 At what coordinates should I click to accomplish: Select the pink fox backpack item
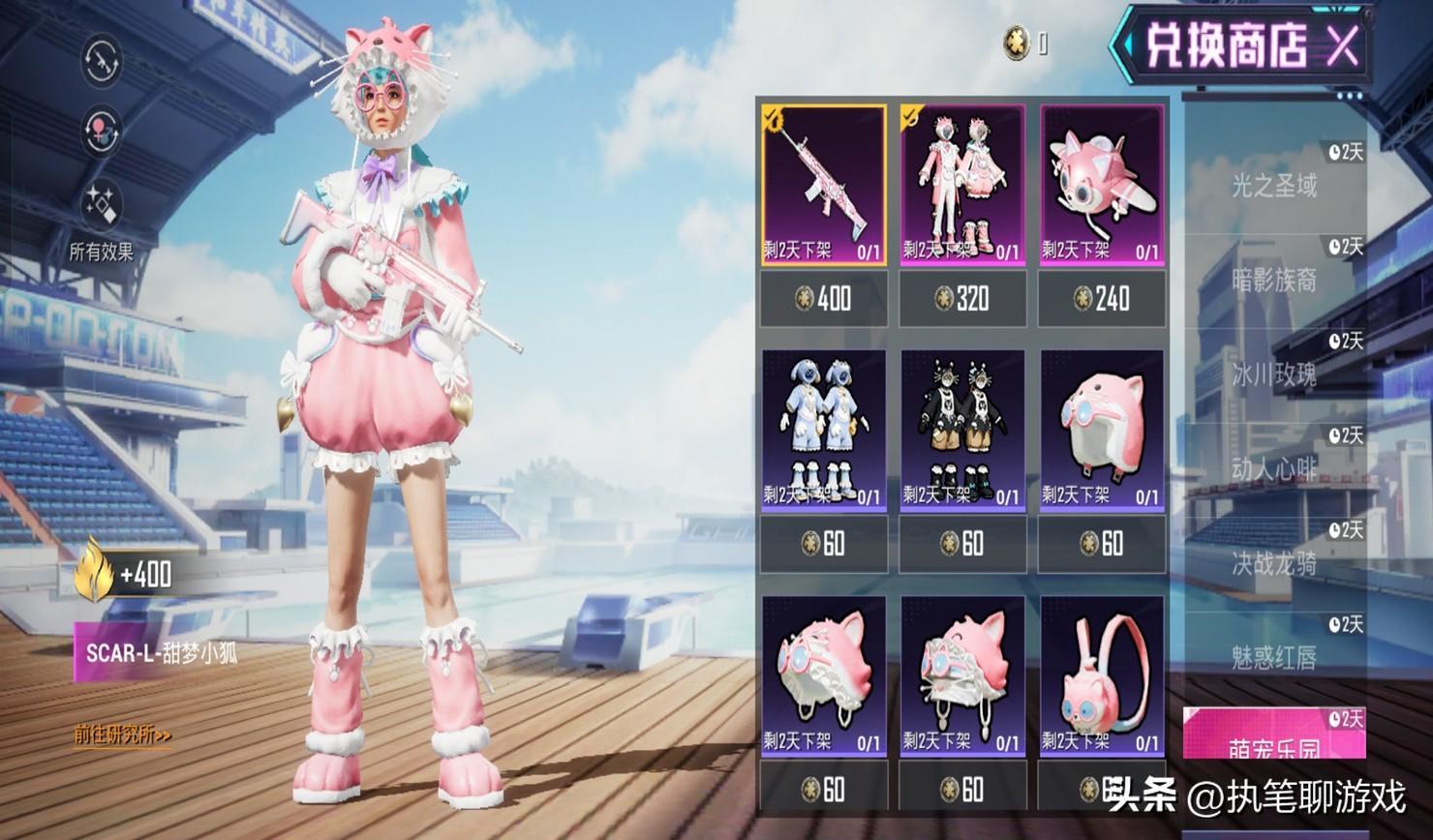click(x=1102, y=675)
